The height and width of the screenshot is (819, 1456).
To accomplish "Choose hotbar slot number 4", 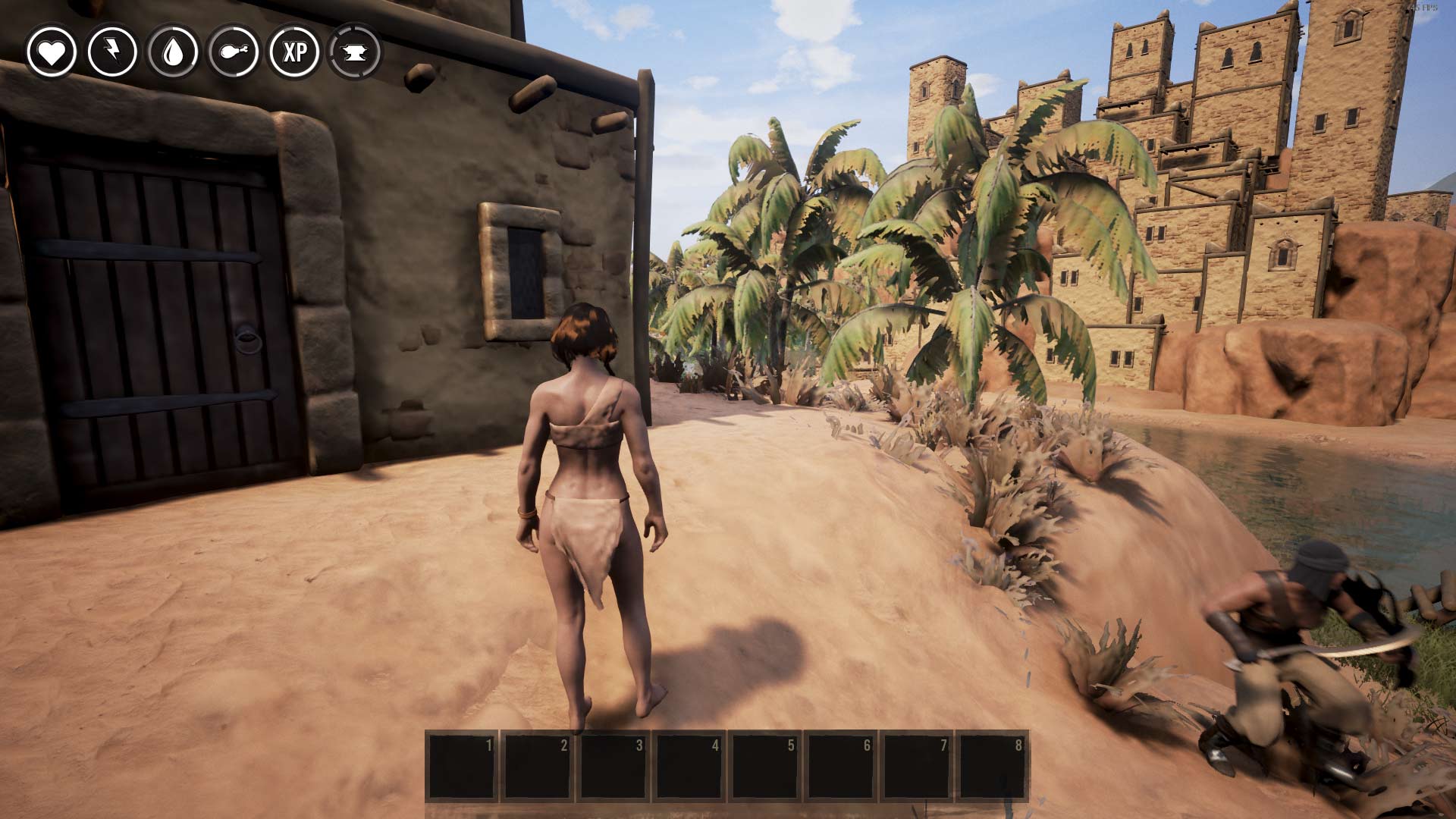I will 689,765.
